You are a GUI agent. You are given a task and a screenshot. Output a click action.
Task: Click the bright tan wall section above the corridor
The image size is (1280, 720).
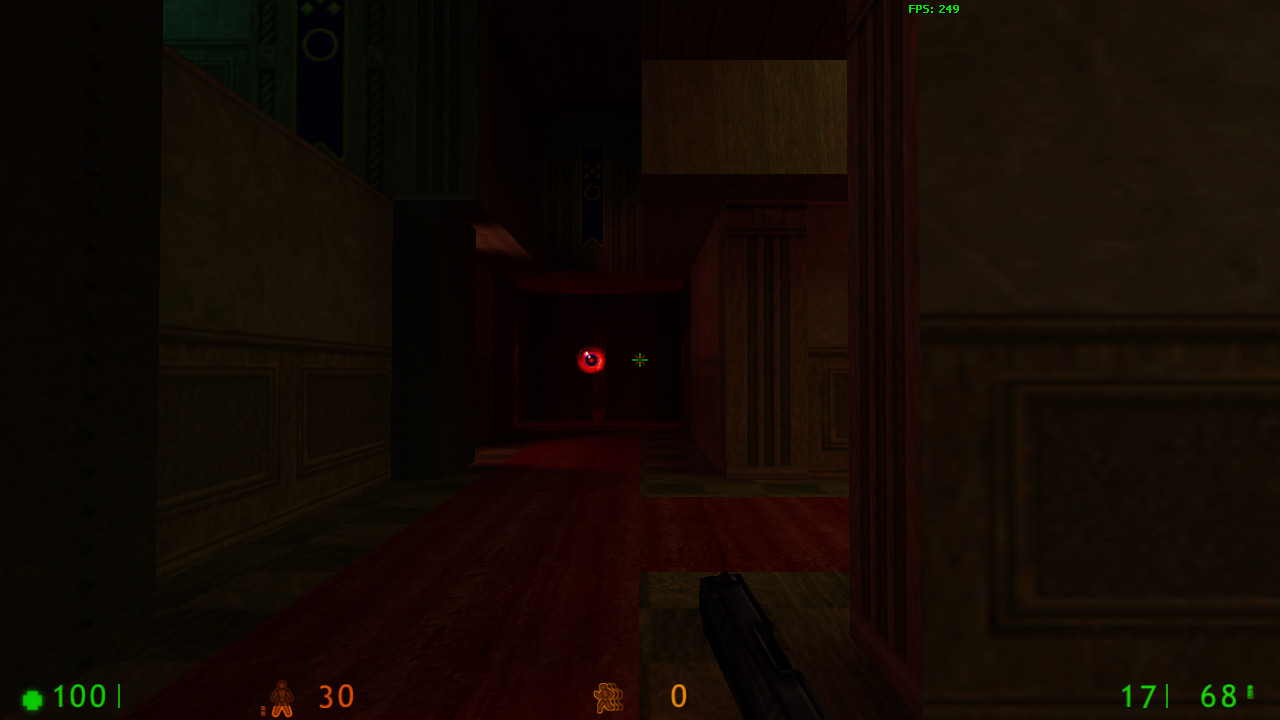point(745,115)
